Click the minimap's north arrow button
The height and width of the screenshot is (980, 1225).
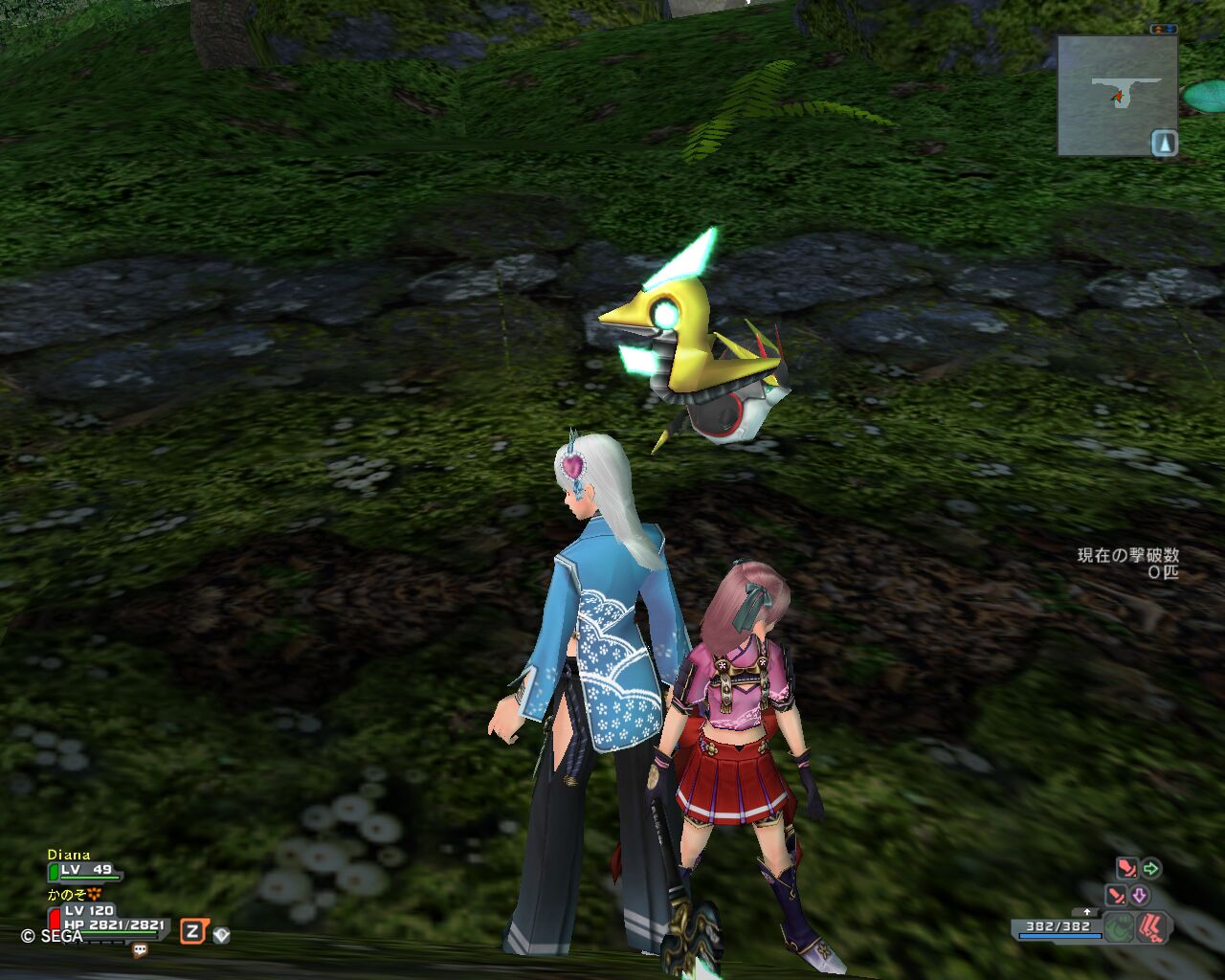1164,144
